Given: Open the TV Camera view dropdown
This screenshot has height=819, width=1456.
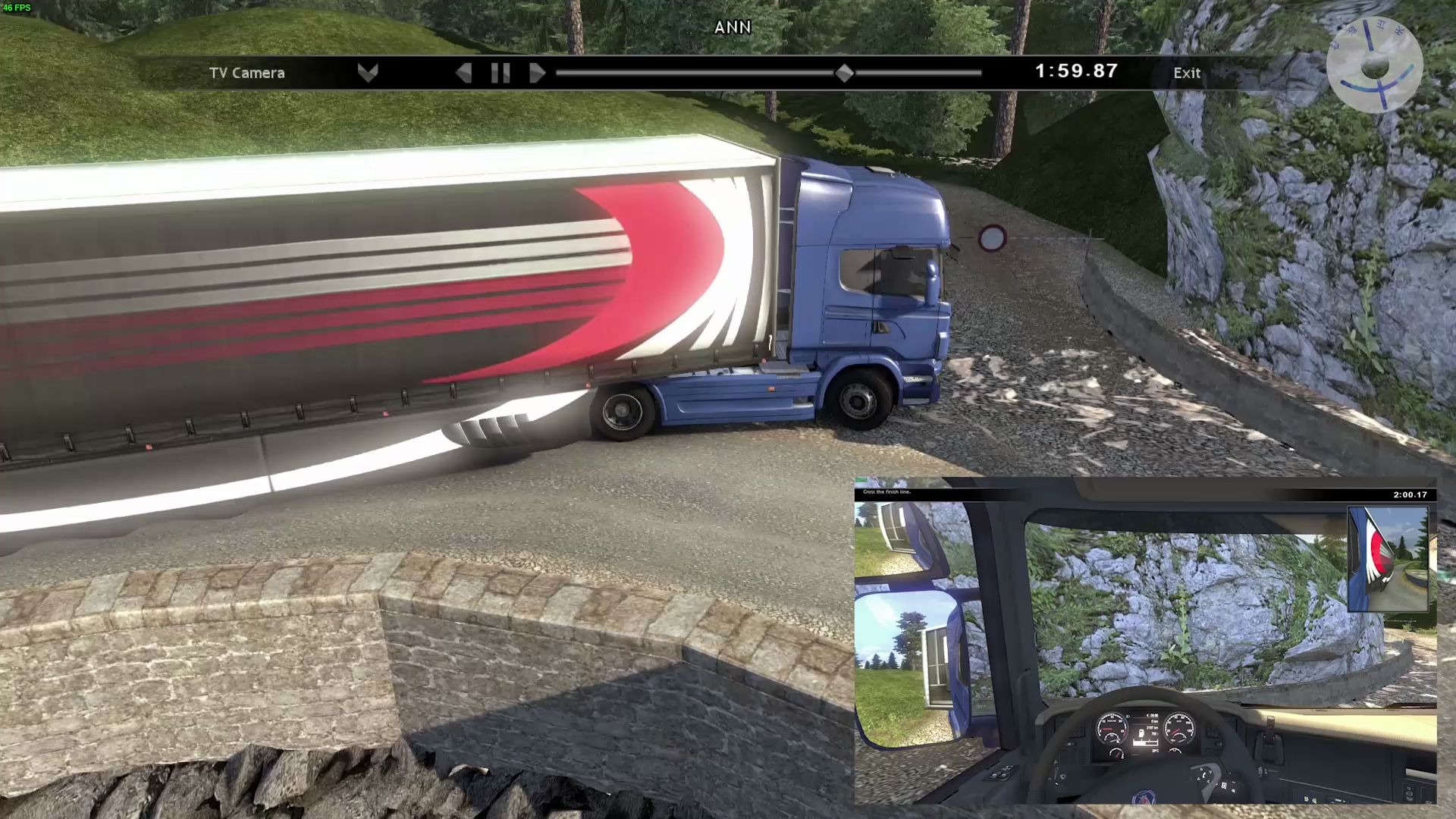Looking at the screenshot, I should pos(247,73).
